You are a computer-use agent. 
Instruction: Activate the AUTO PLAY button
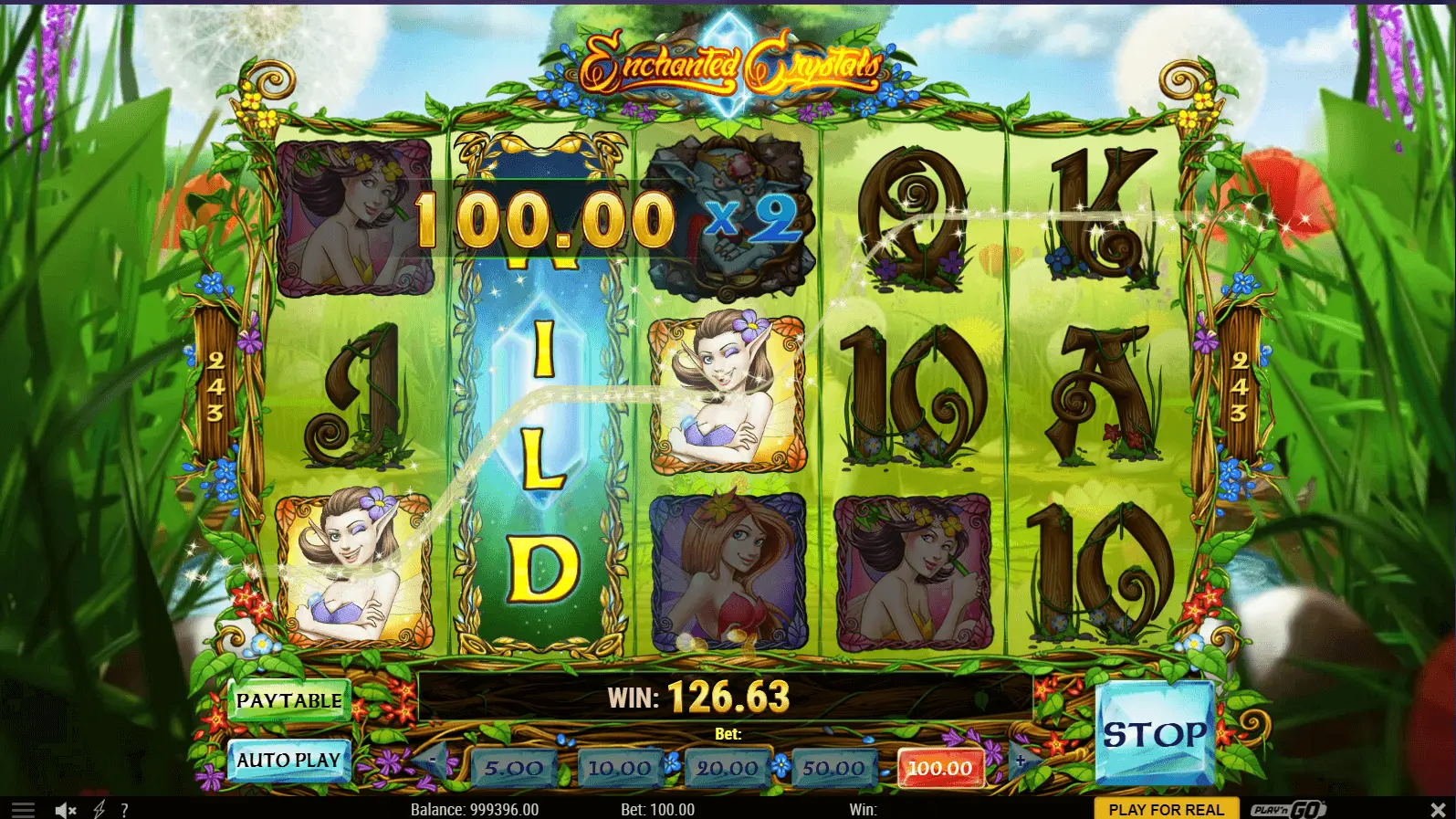pos(288,761)
